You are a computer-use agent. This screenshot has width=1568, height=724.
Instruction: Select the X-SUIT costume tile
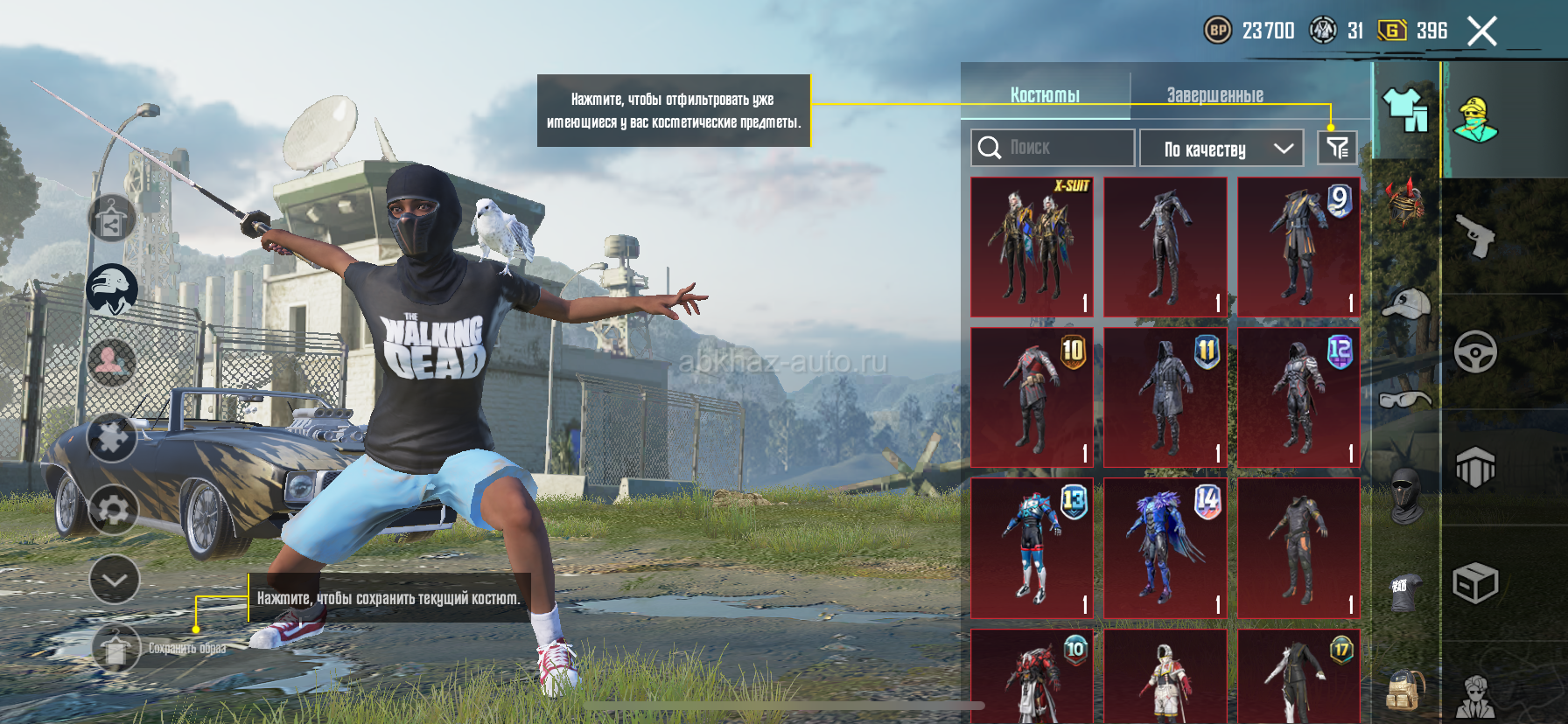[x=1032, y=247]
